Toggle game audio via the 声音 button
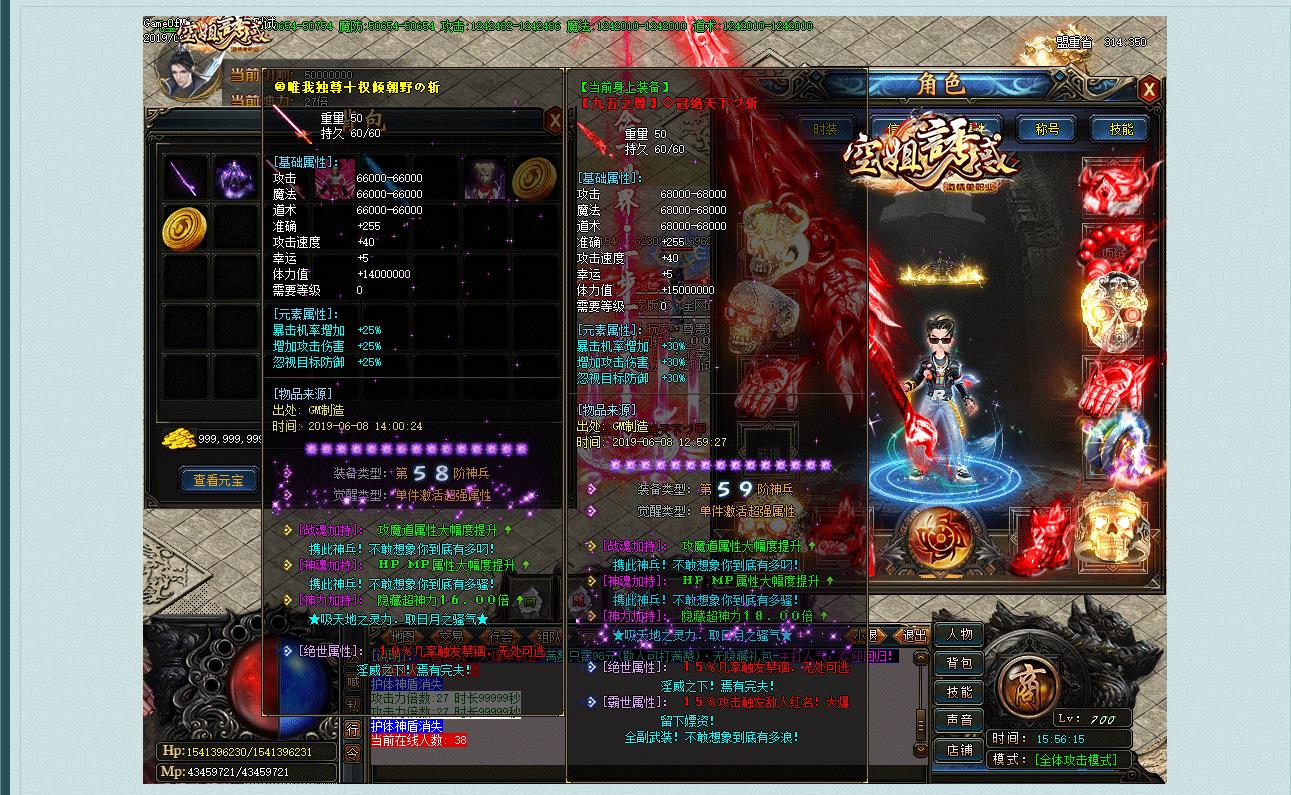The image size is (1291, 795). (x=961, y=718)
